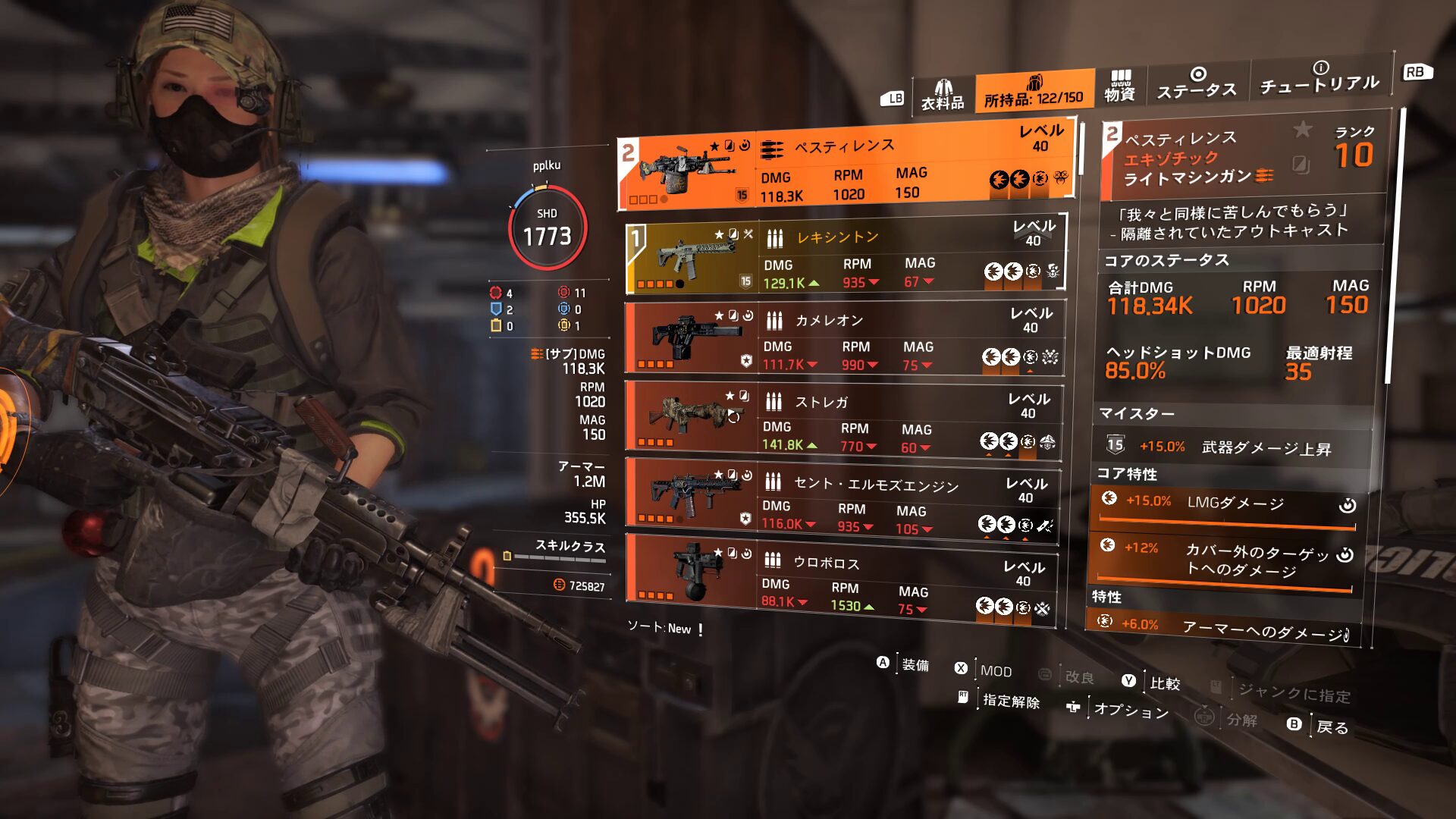
Task: Switch to the 物資 materials tab
Action: (x=1119, y=86)
